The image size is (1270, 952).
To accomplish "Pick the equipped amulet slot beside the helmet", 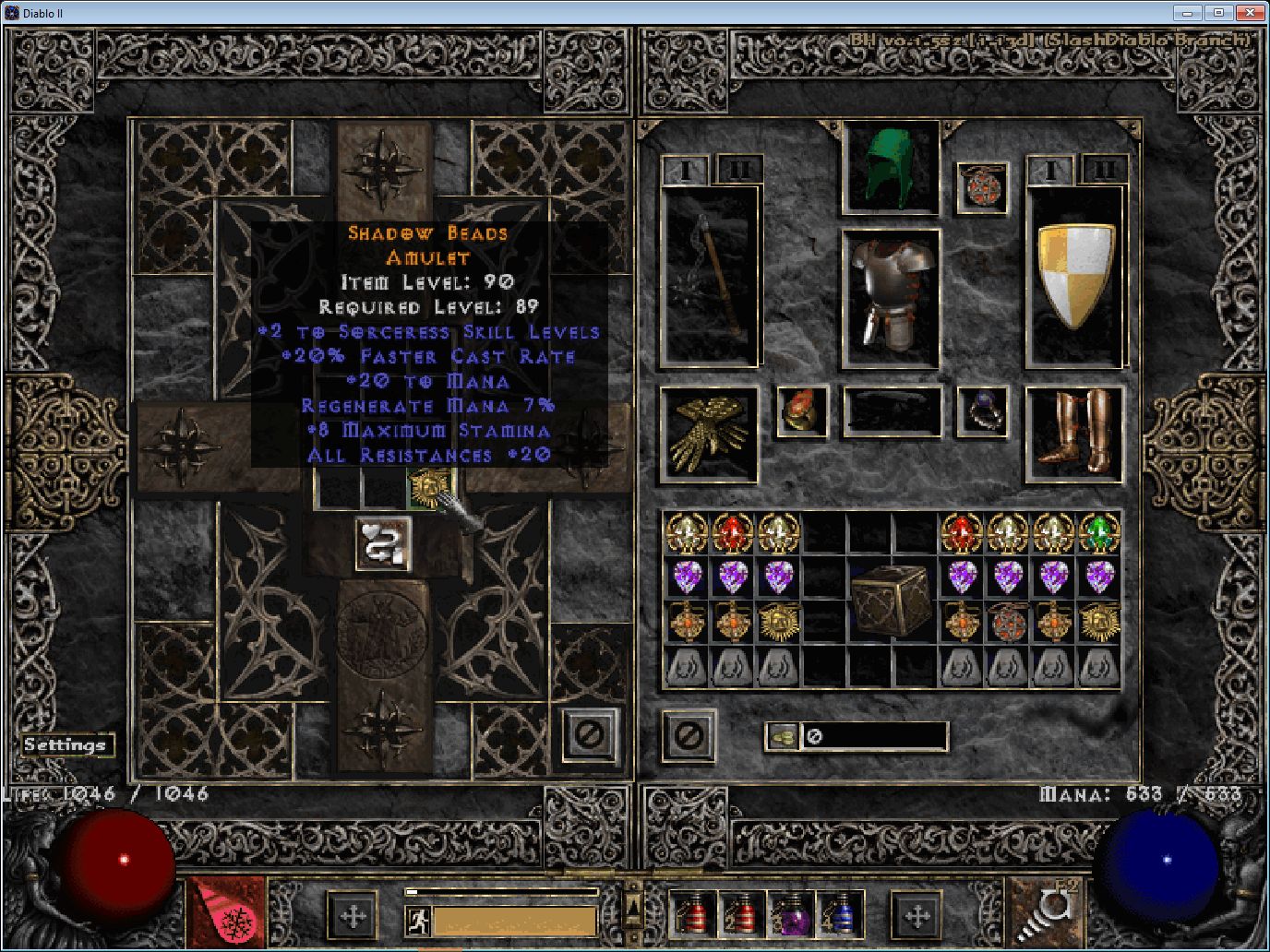I will coord(981,187).
